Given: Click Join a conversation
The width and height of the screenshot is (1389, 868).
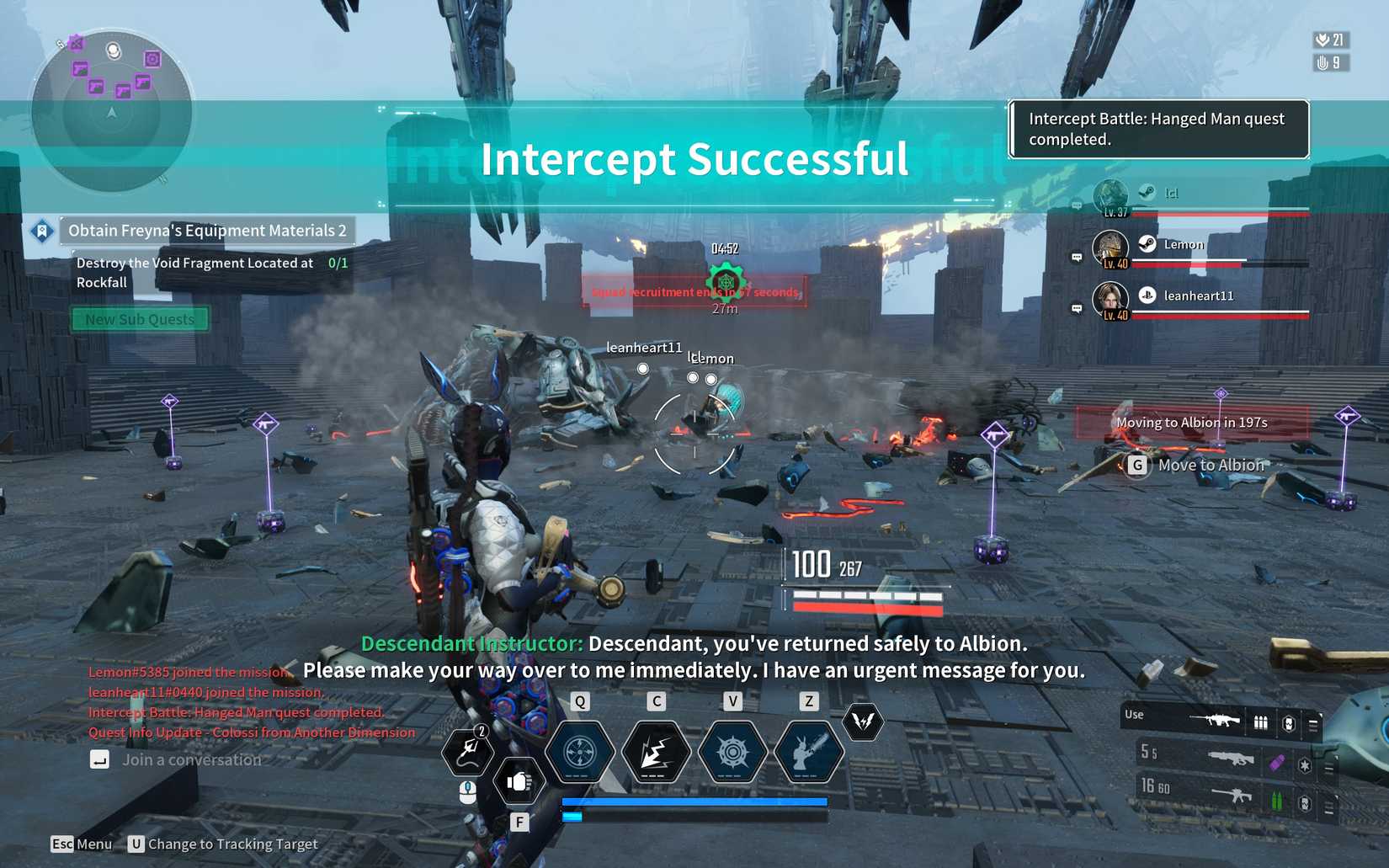Looking at the screenshot, I should [191, 759].
